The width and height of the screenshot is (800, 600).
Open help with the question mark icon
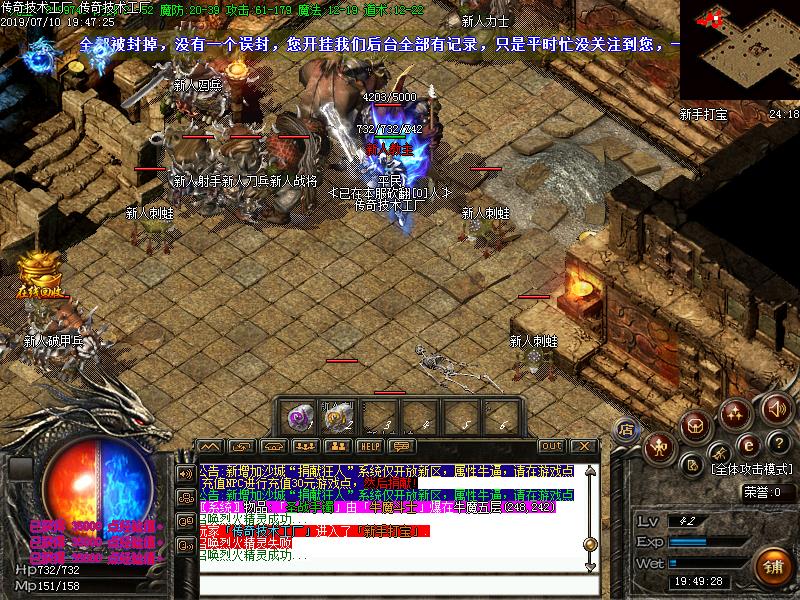779,442
